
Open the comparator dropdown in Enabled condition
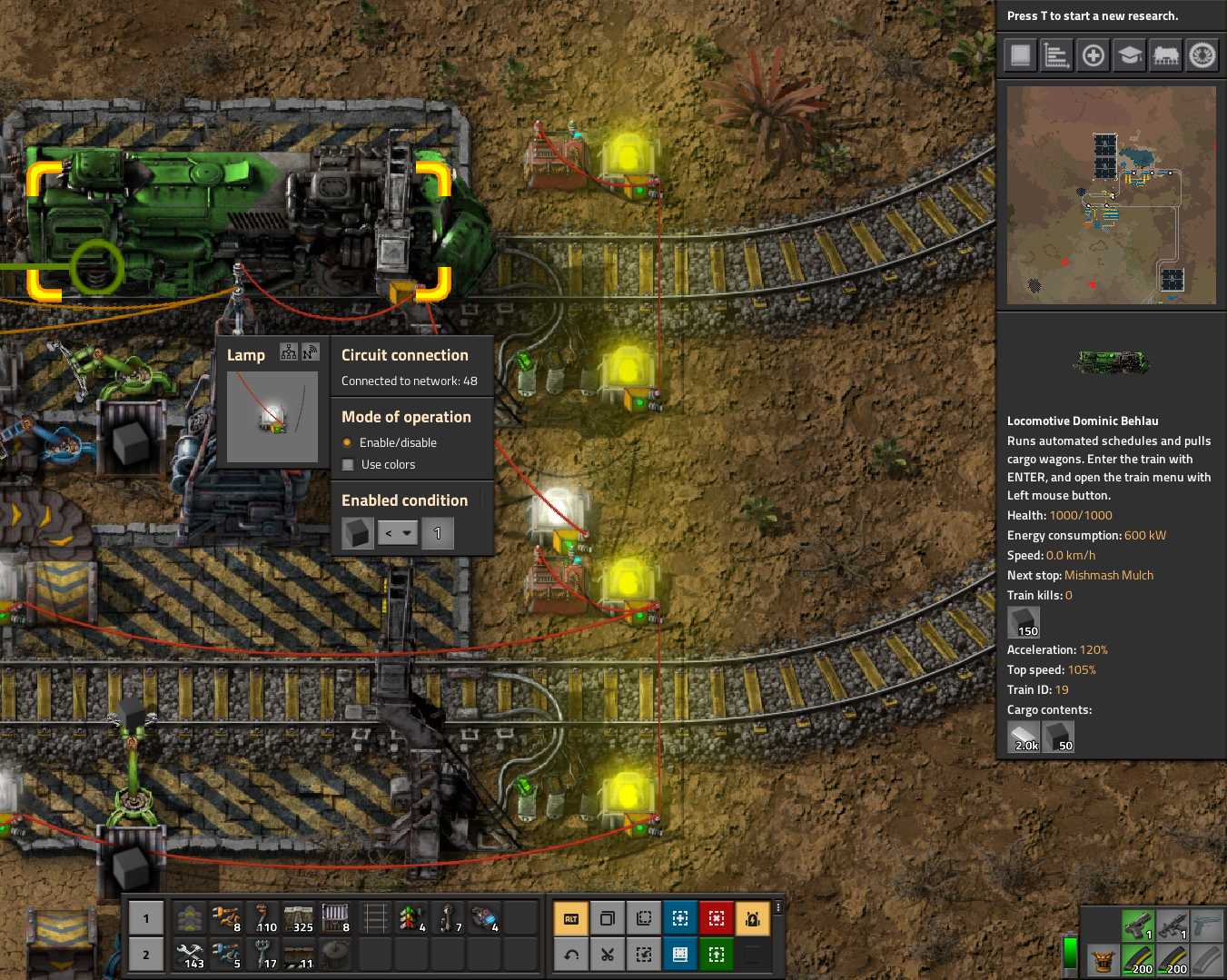coord(398,533)
